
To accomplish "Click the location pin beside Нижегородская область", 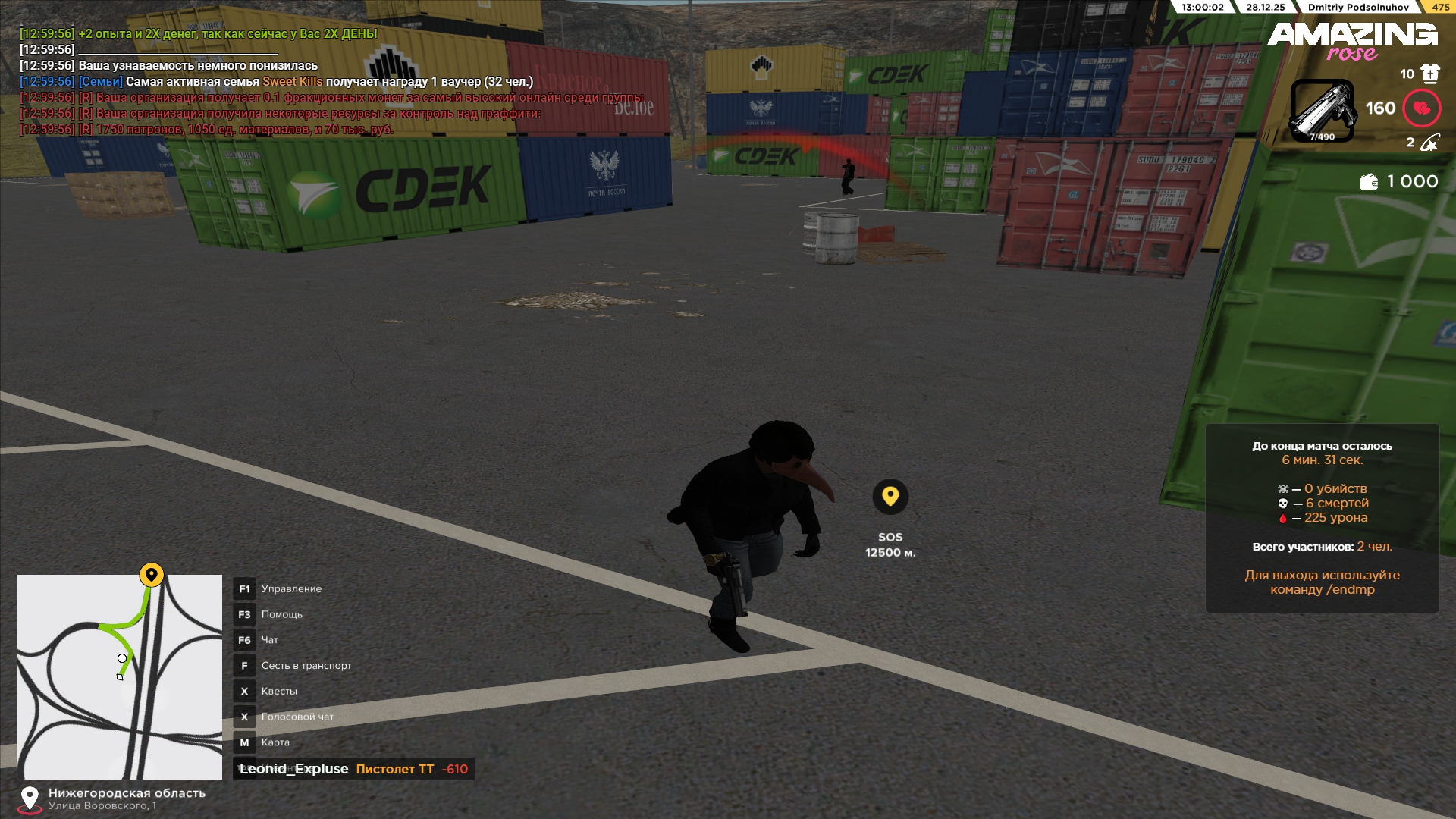I will (x=30, y=799).
